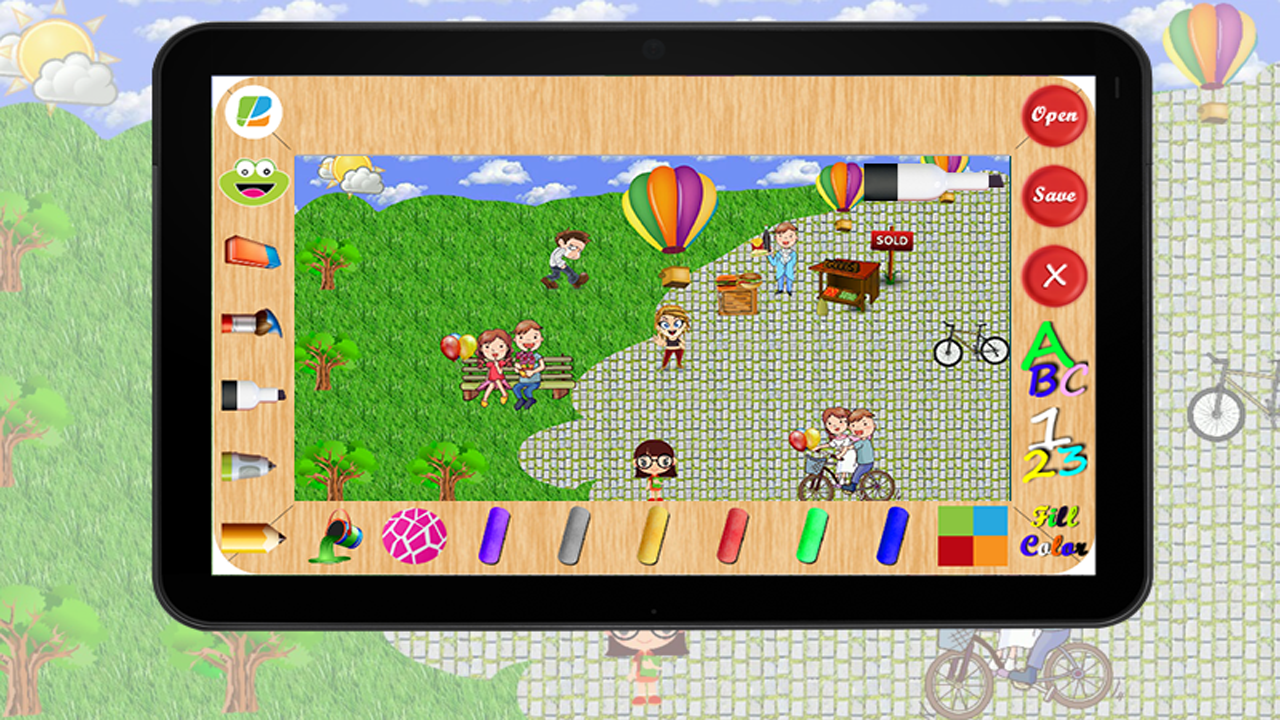Click the app logo in the corner
This screenshot has width=1280, height=720.
[x=253, y=112]
